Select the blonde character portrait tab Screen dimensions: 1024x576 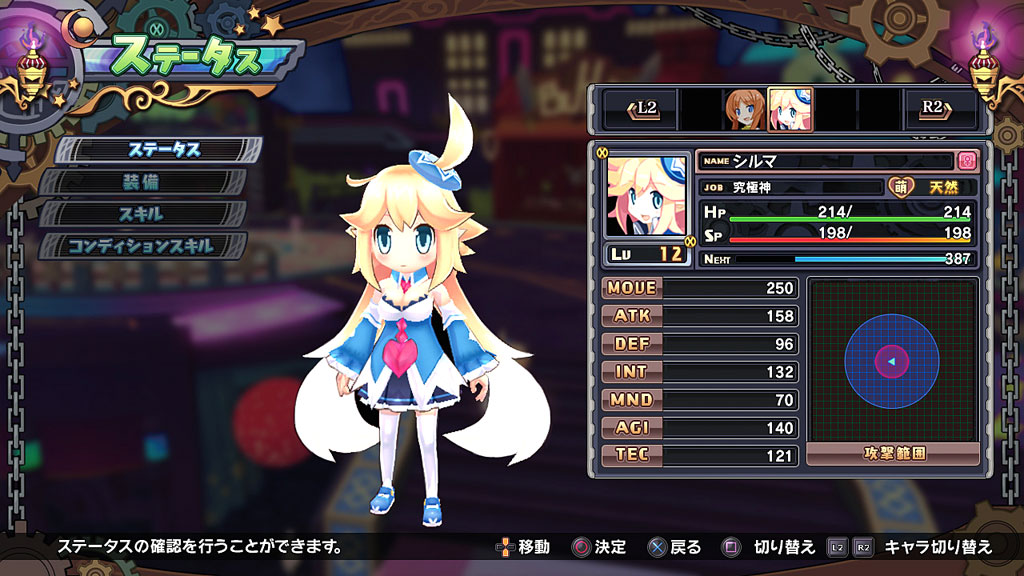click(789, 109)
